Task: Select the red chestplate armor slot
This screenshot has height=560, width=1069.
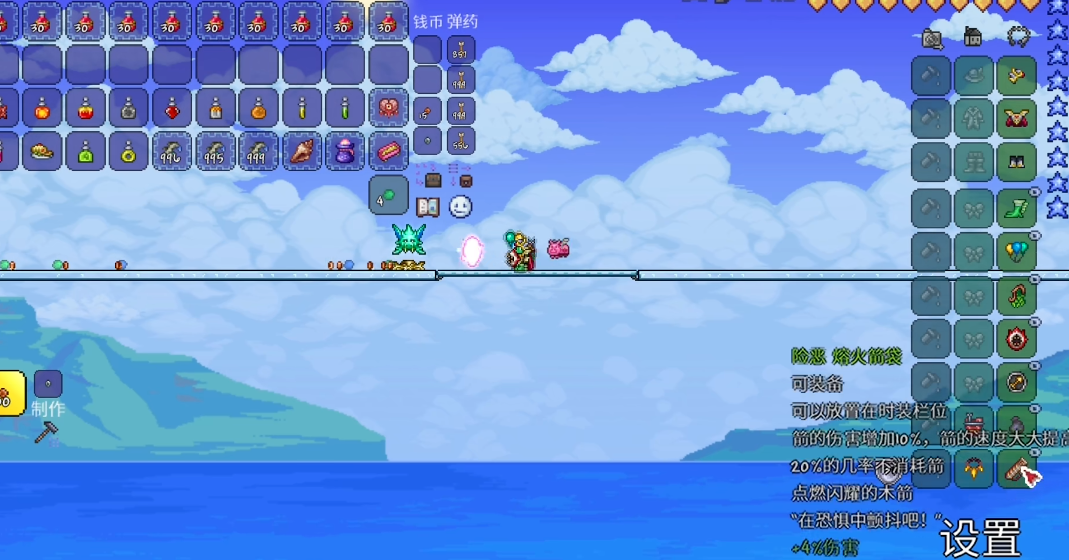Action: pyautogui.click(x=1016, y=119)
